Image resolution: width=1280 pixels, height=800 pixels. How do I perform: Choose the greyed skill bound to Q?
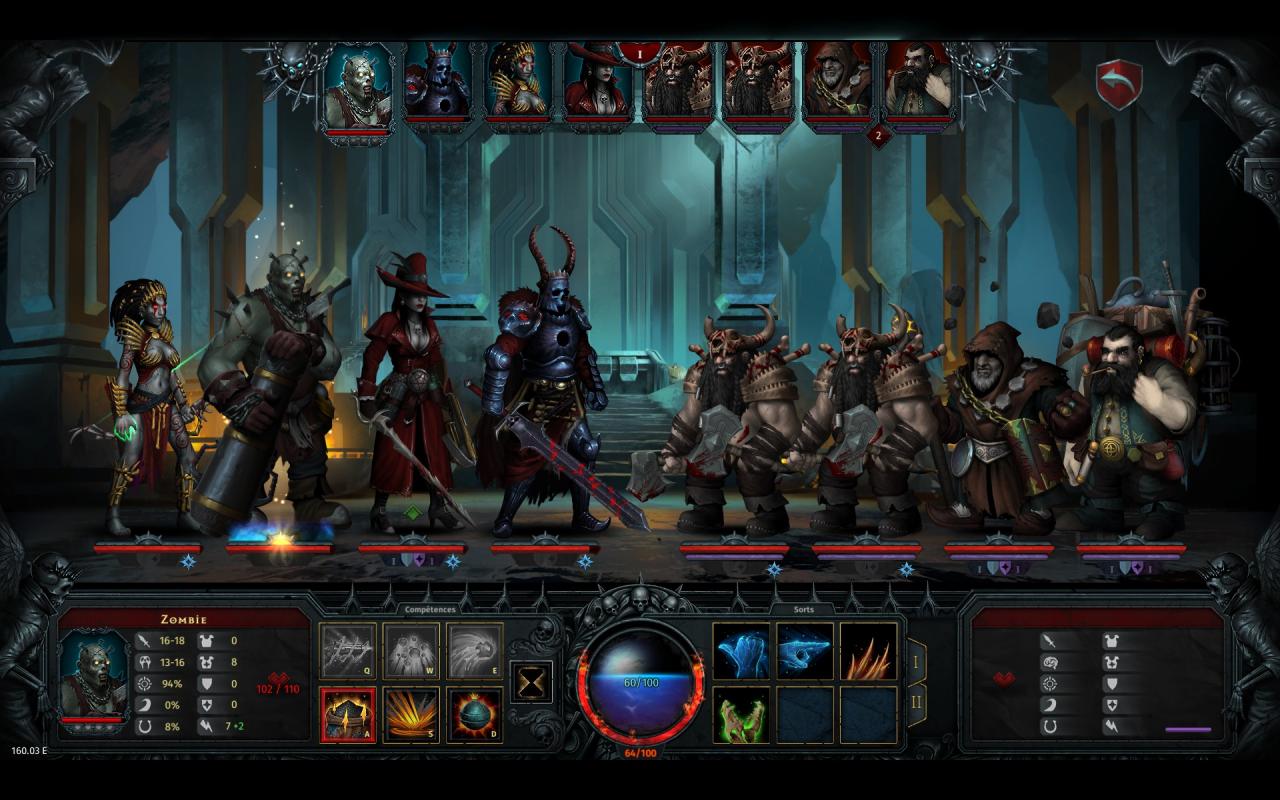click(x=348, y=651)
